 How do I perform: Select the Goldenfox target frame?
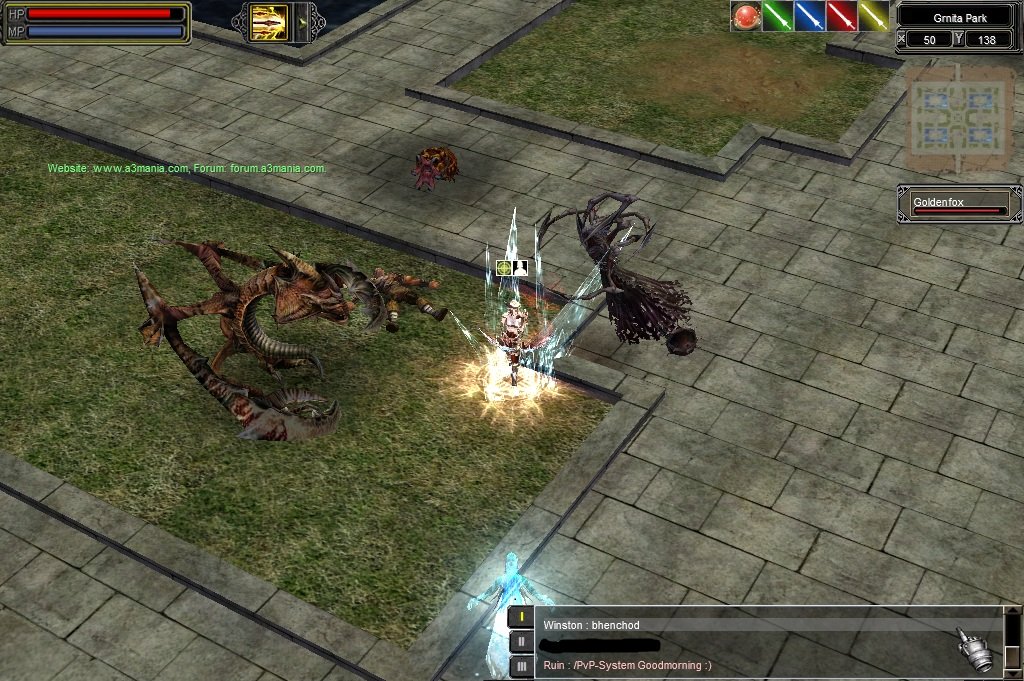click(959, 205)
